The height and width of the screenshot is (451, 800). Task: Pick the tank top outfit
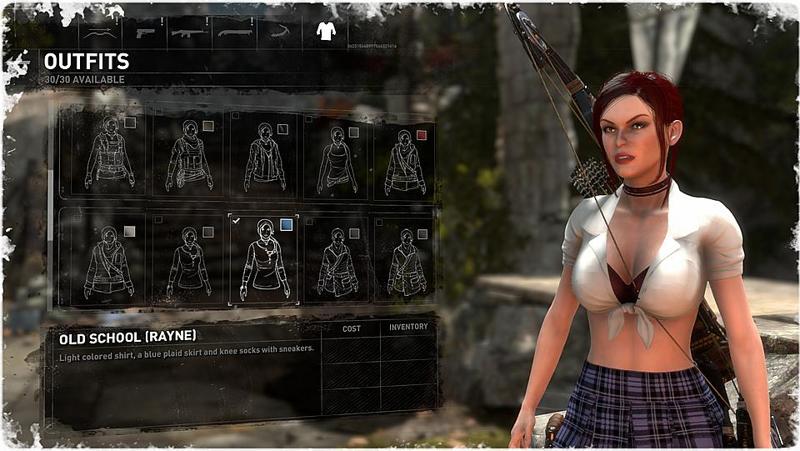(x=337, y=154)
